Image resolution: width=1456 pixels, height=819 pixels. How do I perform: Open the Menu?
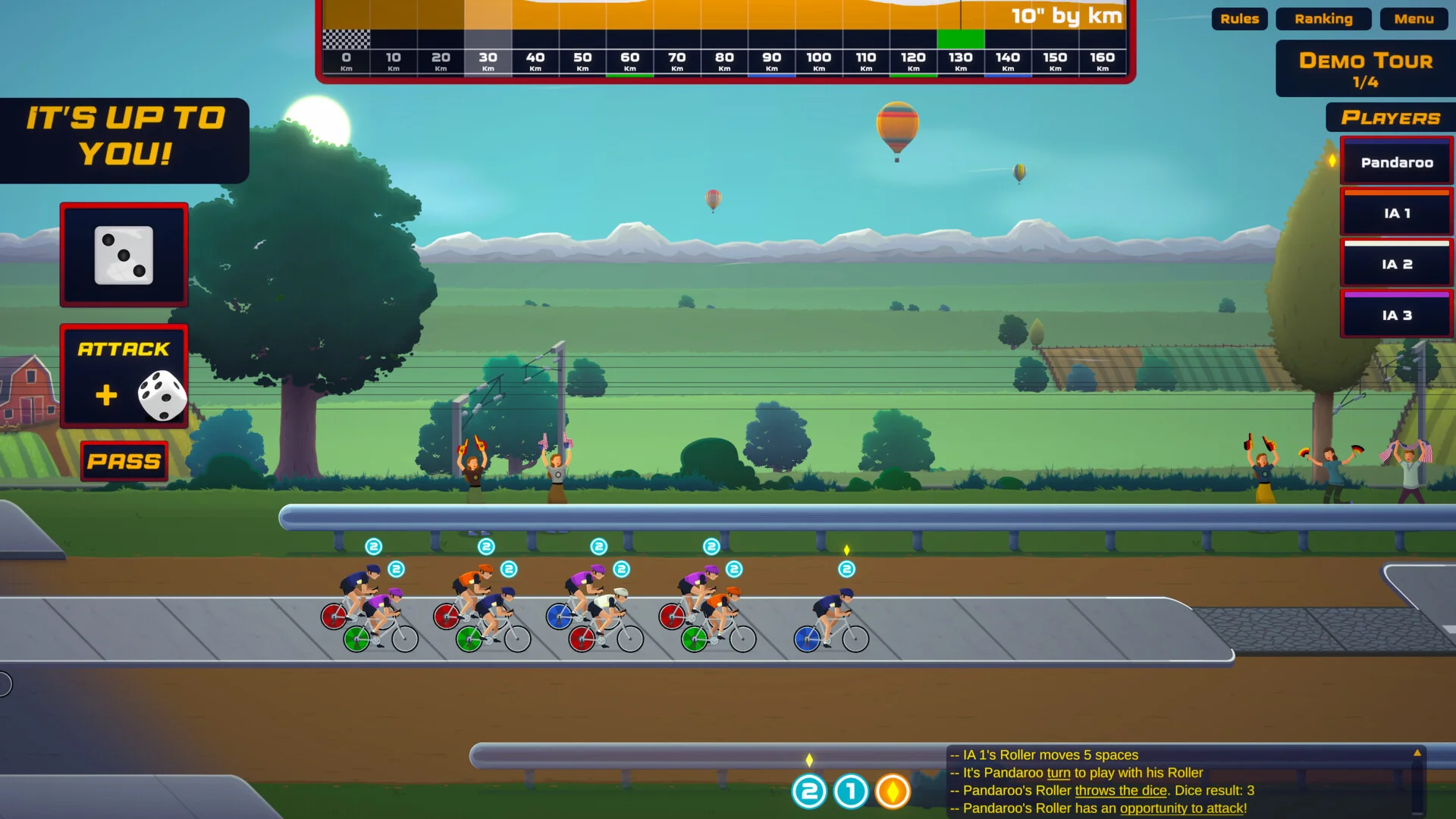[1414, 19]
